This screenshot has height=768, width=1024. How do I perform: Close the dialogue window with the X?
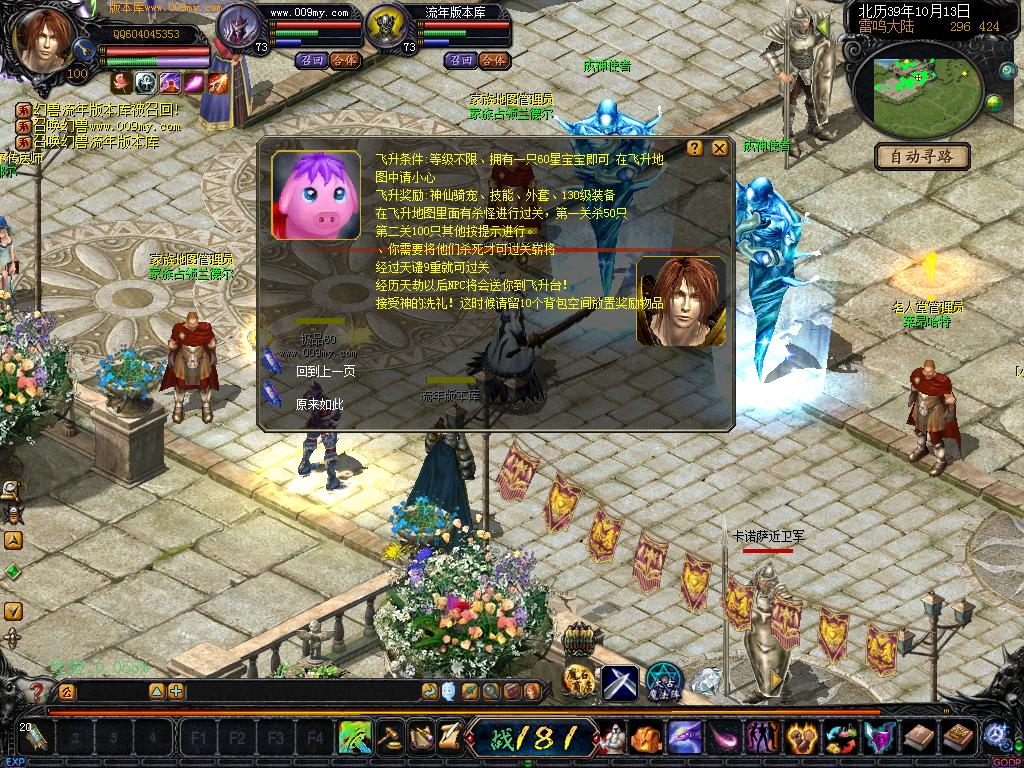(x=719, y=148)
